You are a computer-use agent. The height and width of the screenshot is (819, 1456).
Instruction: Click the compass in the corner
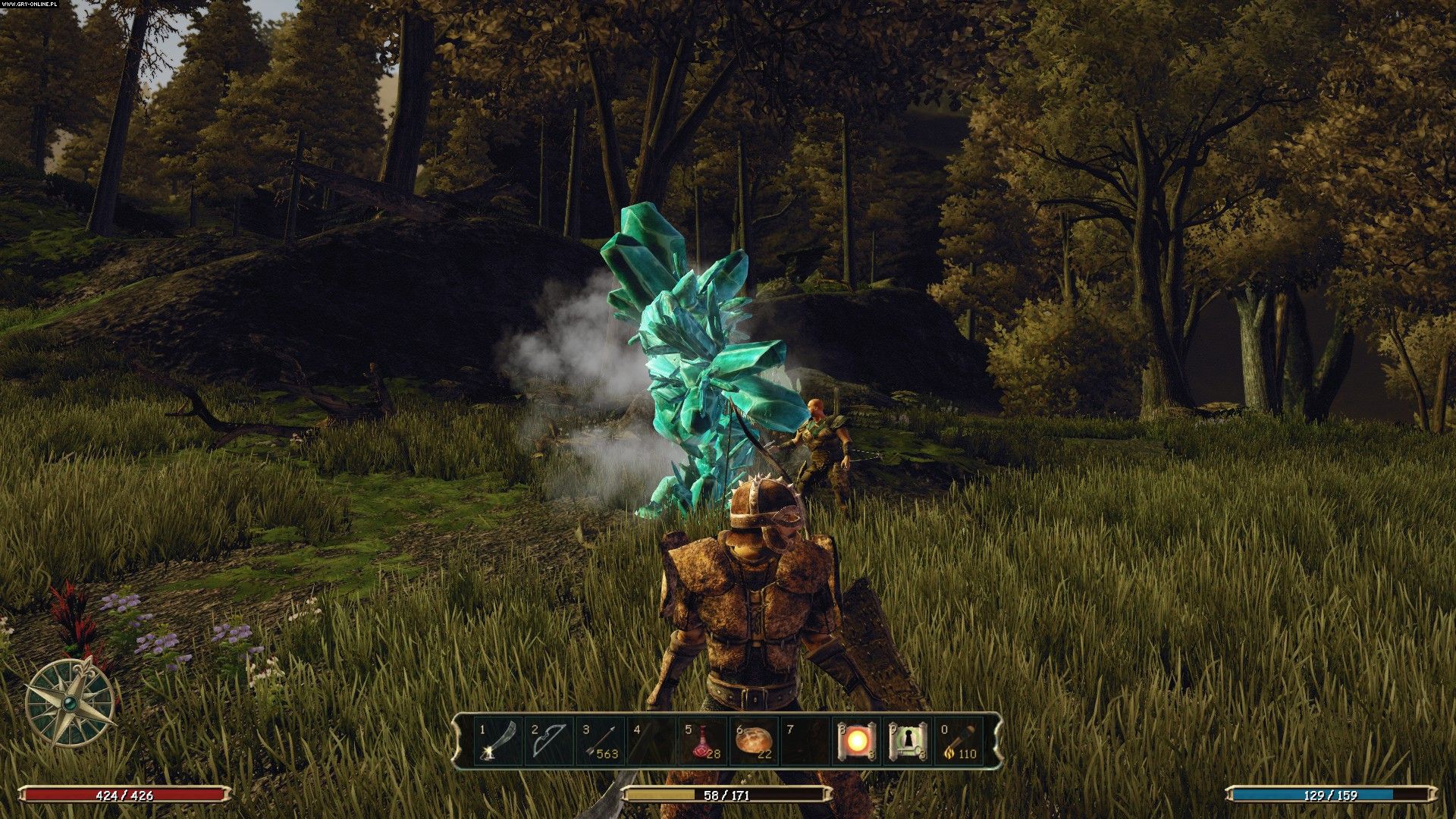(70, 702)
